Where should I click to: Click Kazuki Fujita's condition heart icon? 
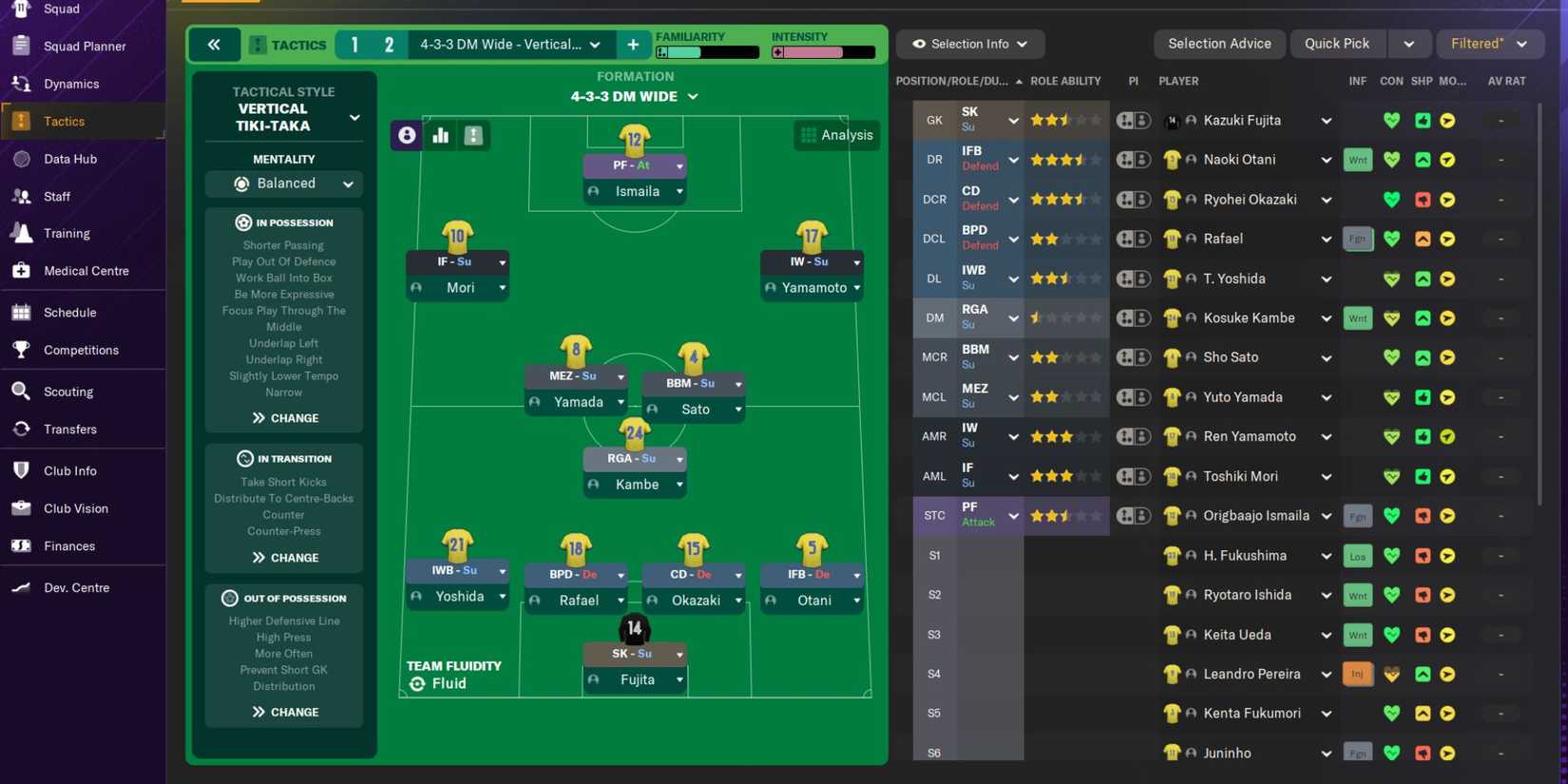[x=1391, y=120]
